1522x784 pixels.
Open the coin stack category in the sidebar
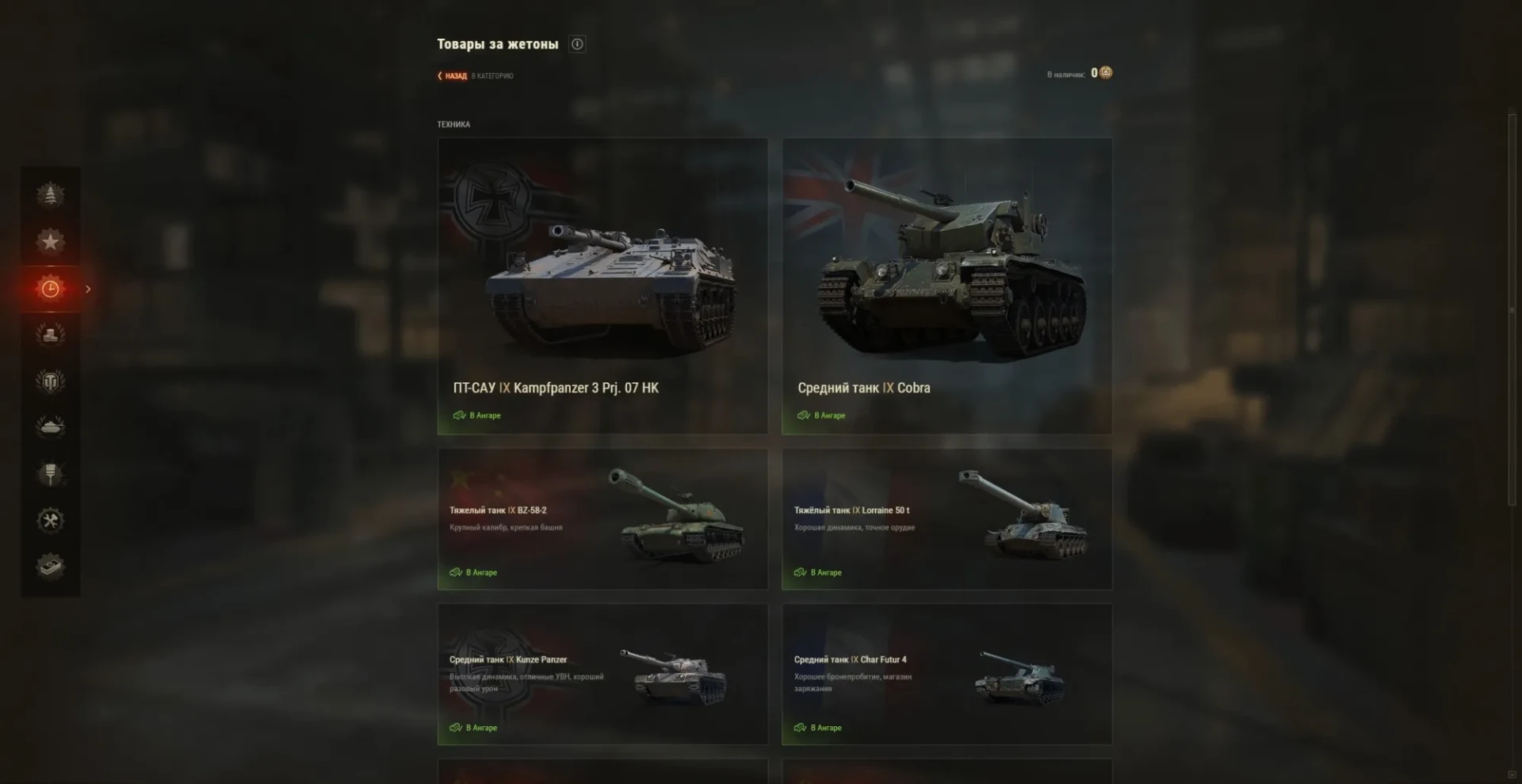(50, 335)
